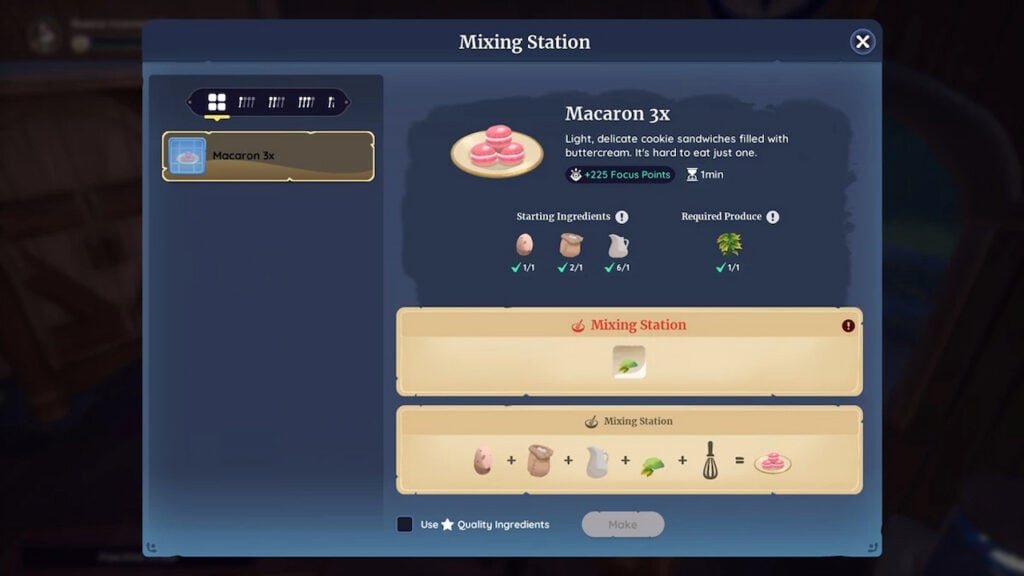Click the milk jug under Starting Ingredients
Viewport: 1024px width, 576px height.
point(618,245)
